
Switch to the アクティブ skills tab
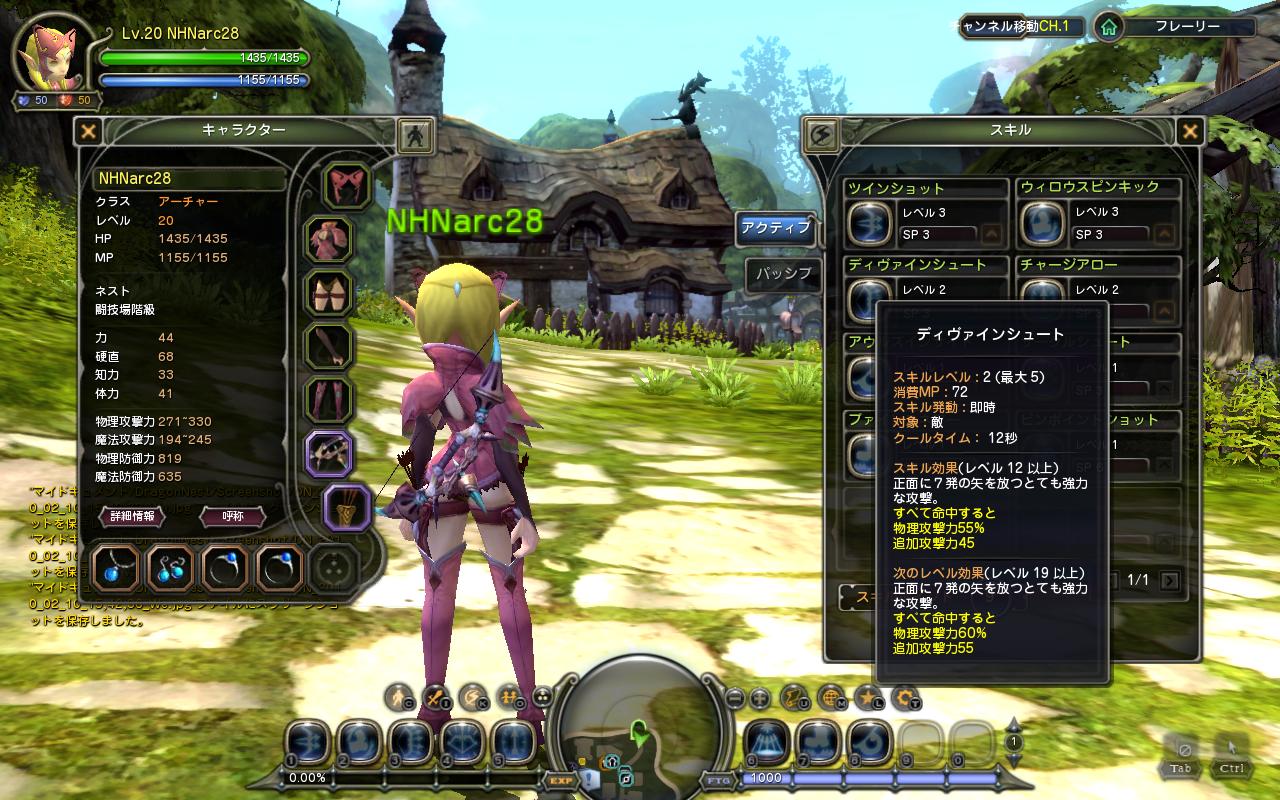(775, 228)
